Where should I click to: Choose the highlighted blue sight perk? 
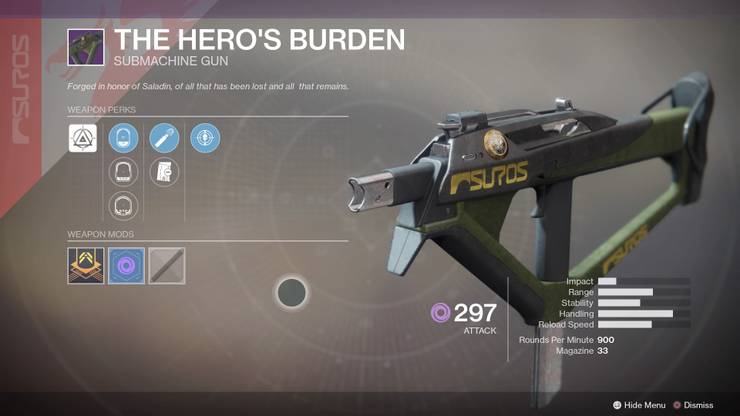123,138
